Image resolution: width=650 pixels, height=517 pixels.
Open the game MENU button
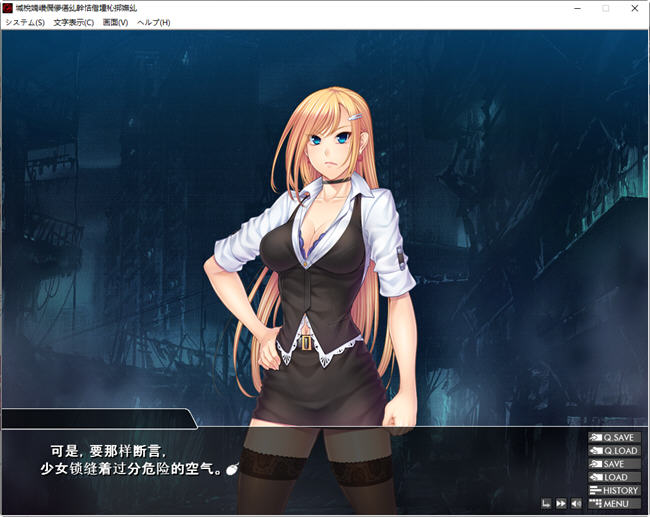tap(614, 503)
